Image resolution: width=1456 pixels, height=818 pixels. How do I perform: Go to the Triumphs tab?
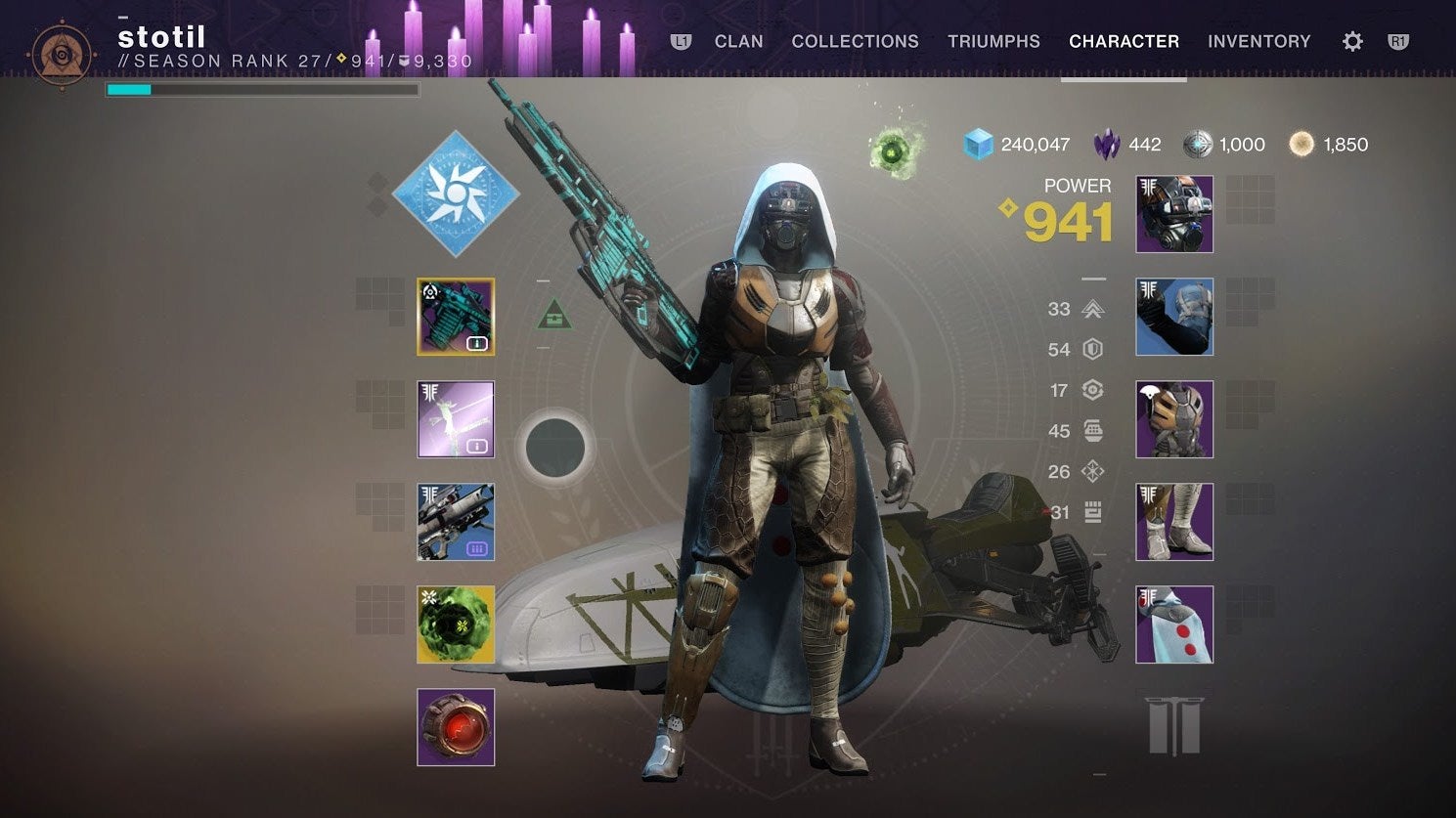click(993, 41)
